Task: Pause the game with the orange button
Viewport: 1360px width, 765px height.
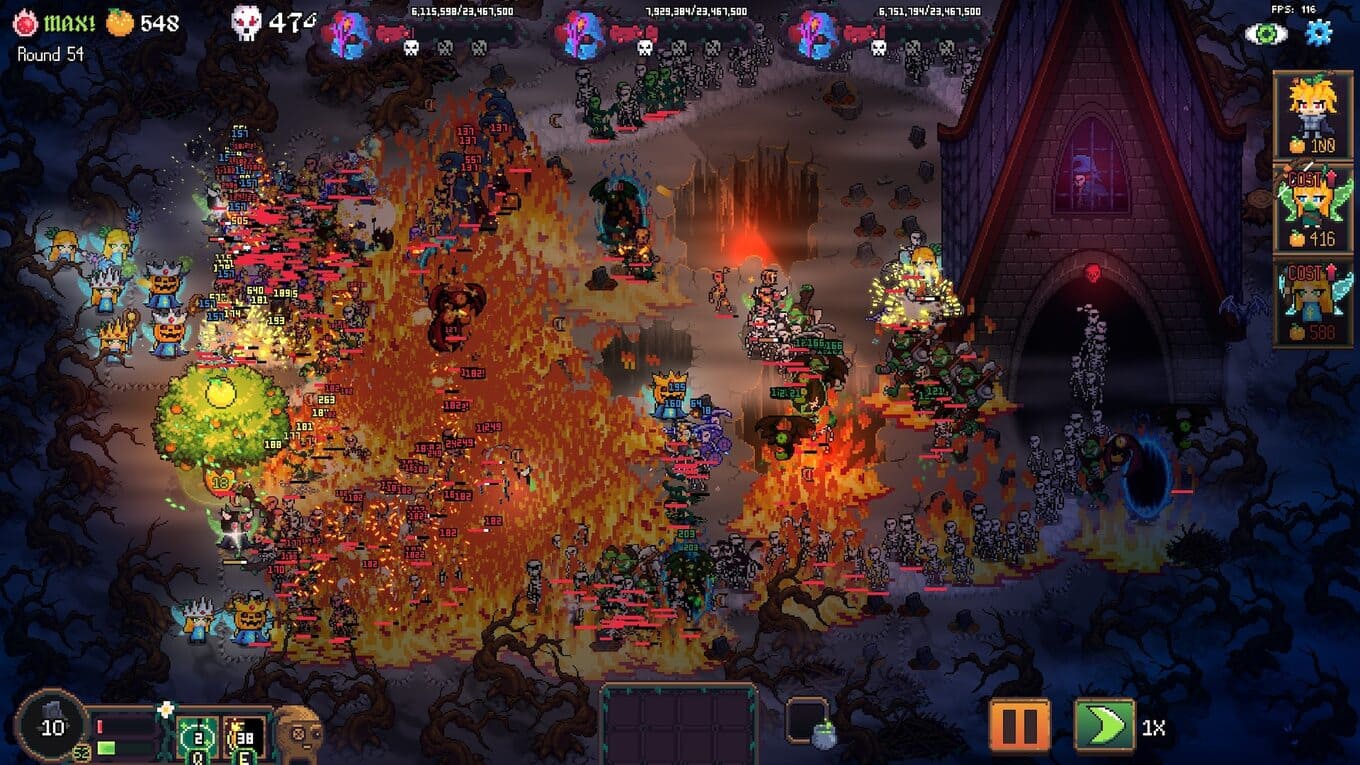Action: [x=1019, y=724]
